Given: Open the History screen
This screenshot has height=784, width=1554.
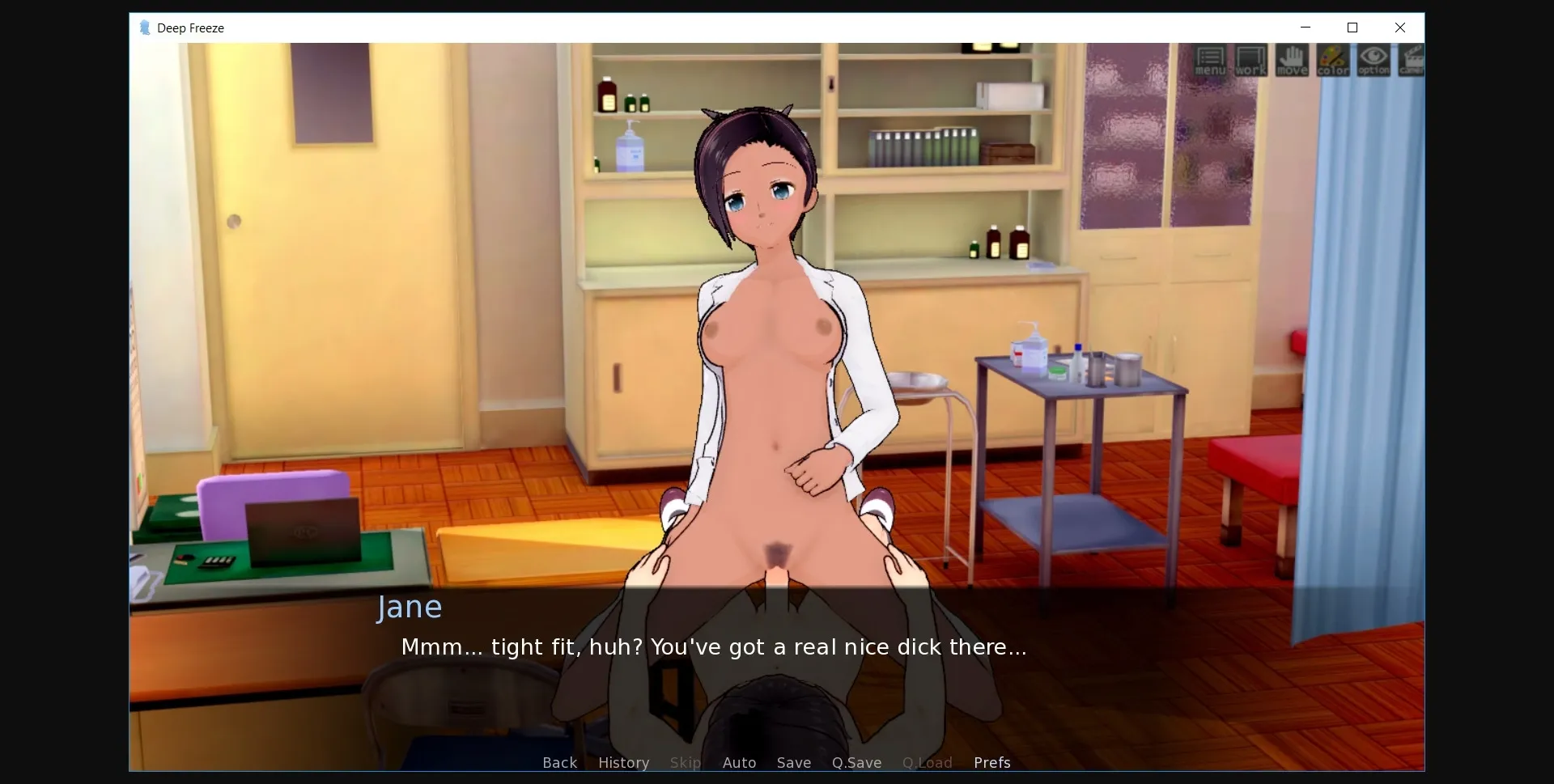Looking at the screenshot, I should point(623,762).
